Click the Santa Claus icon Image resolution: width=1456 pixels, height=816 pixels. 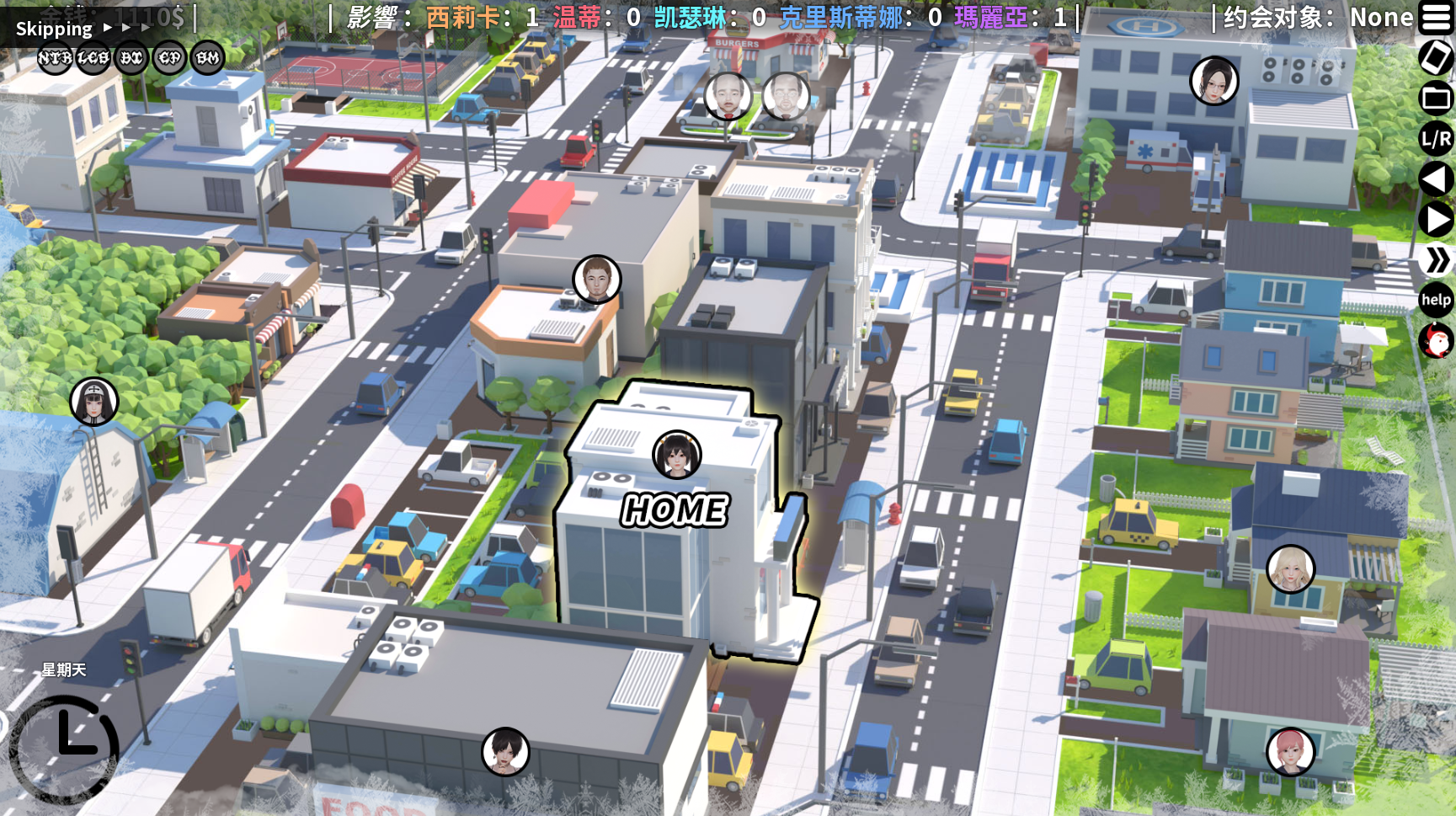coord(1436,341)
